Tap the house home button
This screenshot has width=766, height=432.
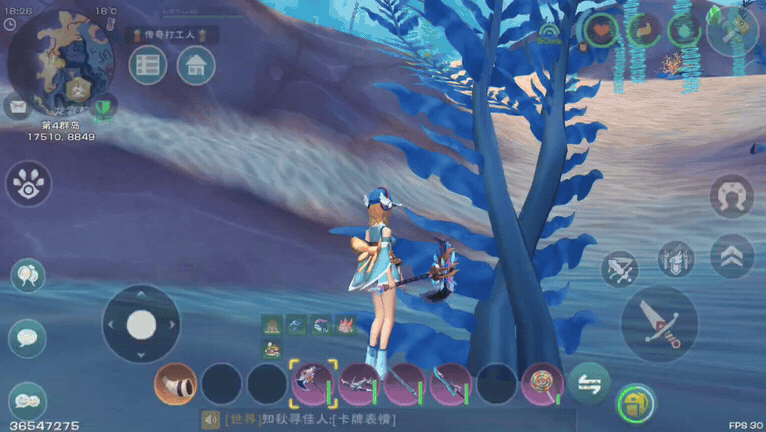[196, 66]
